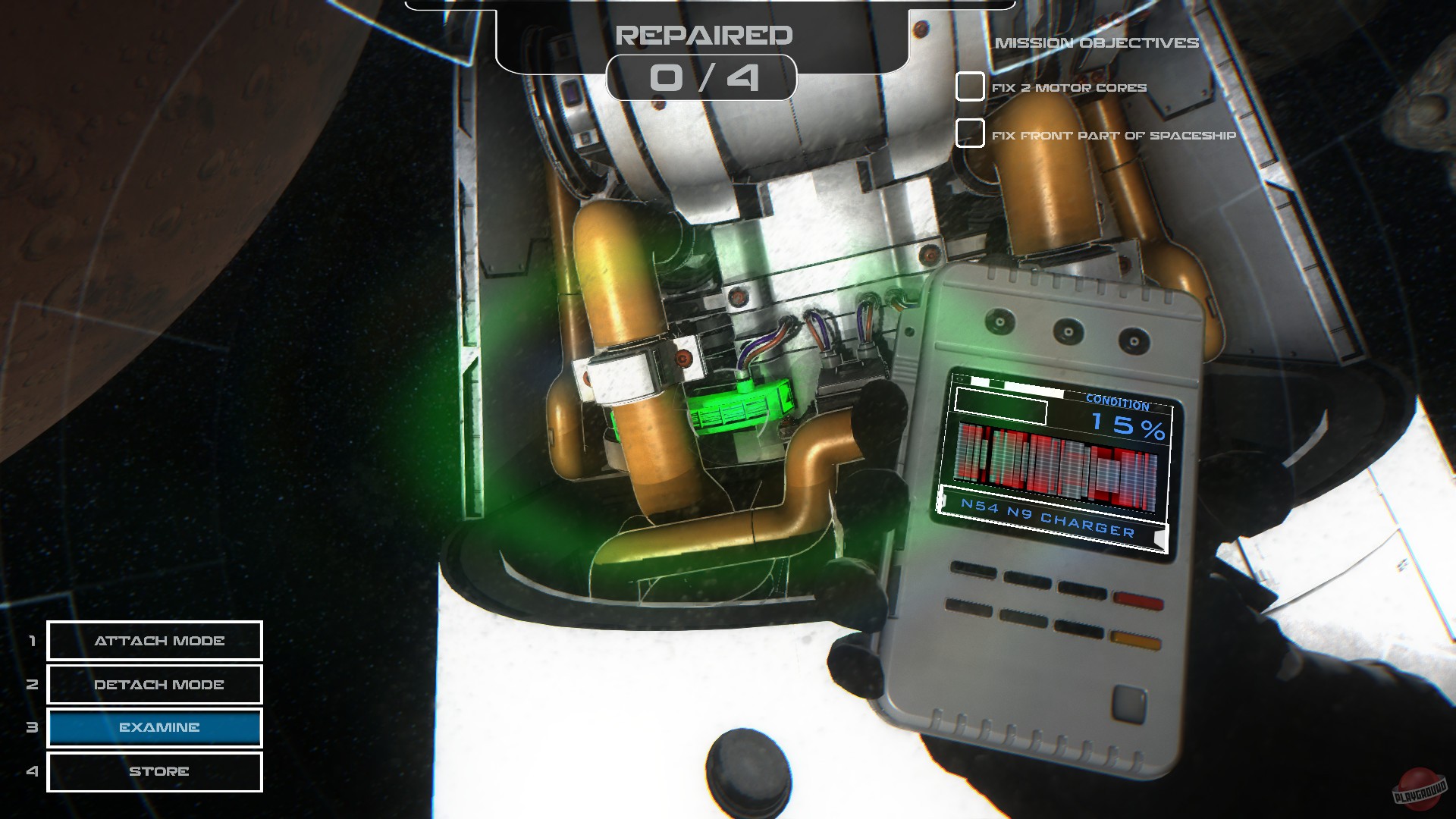The image size is (1456, 819).
Task: Choose Store from the action list
Action: [154, 770]
